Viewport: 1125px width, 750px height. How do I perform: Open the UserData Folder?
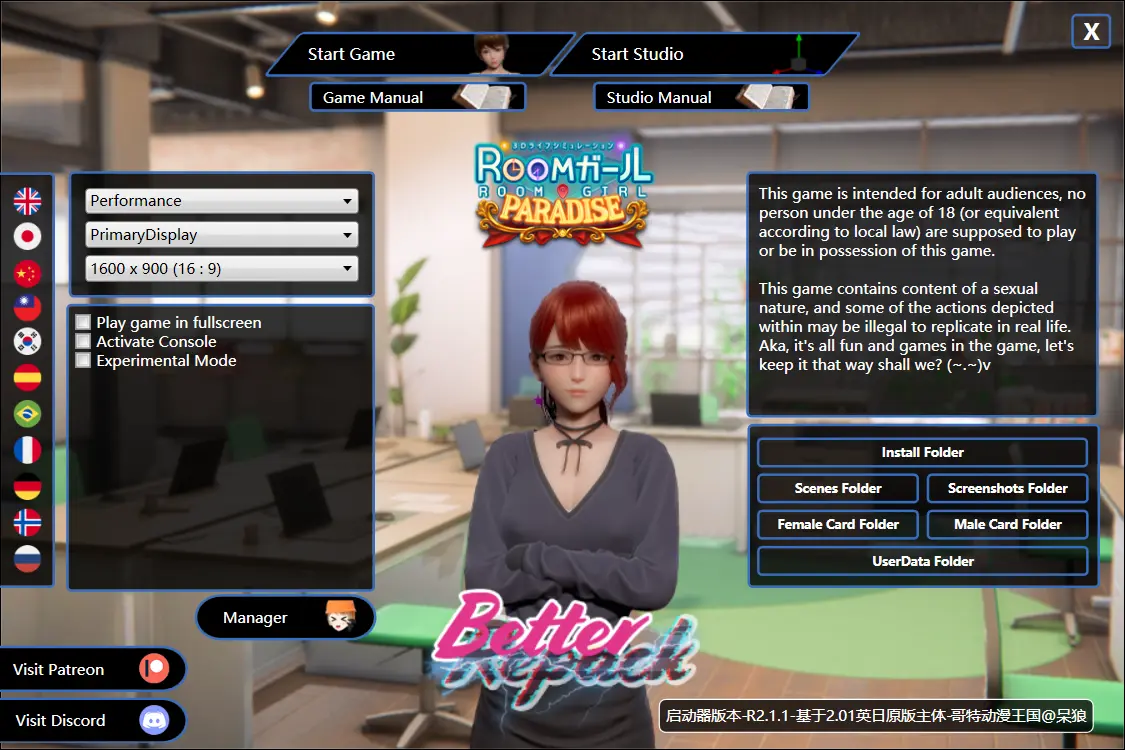[922, 561]
